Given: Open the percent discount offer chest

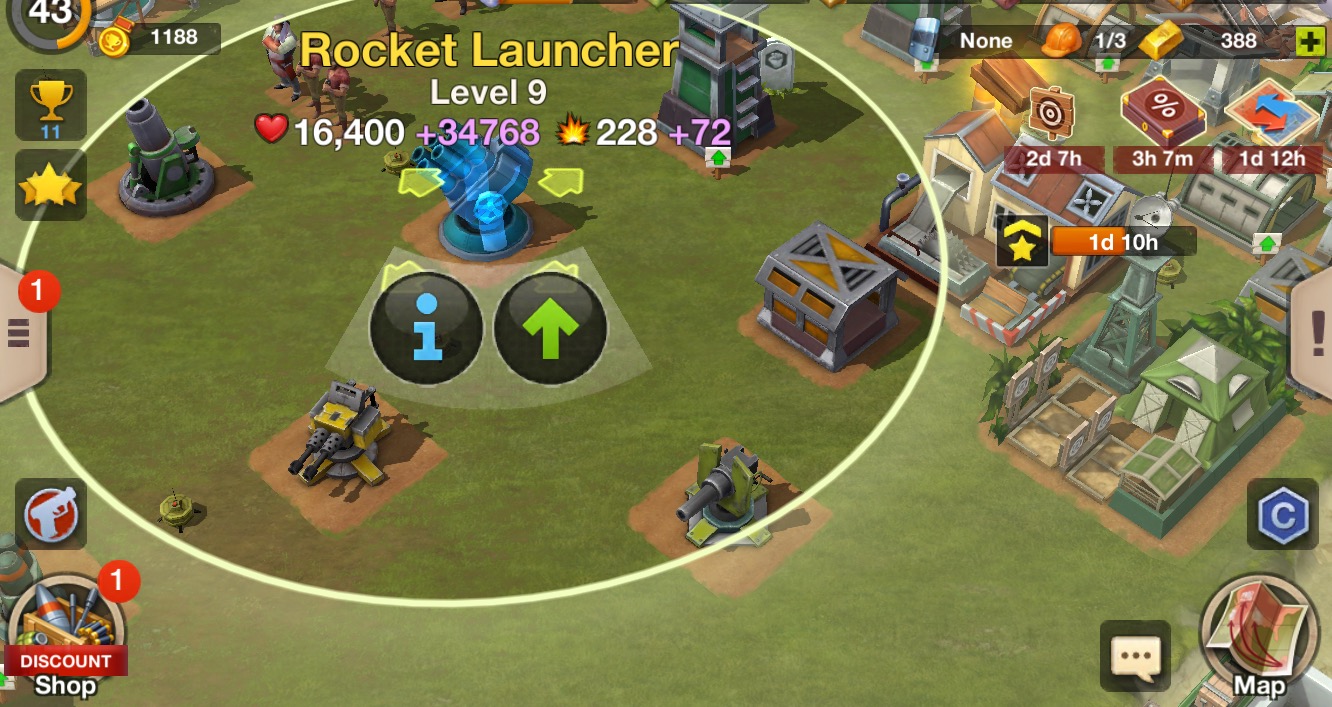Looking at the screenshot, I should tap(1163, 110).
